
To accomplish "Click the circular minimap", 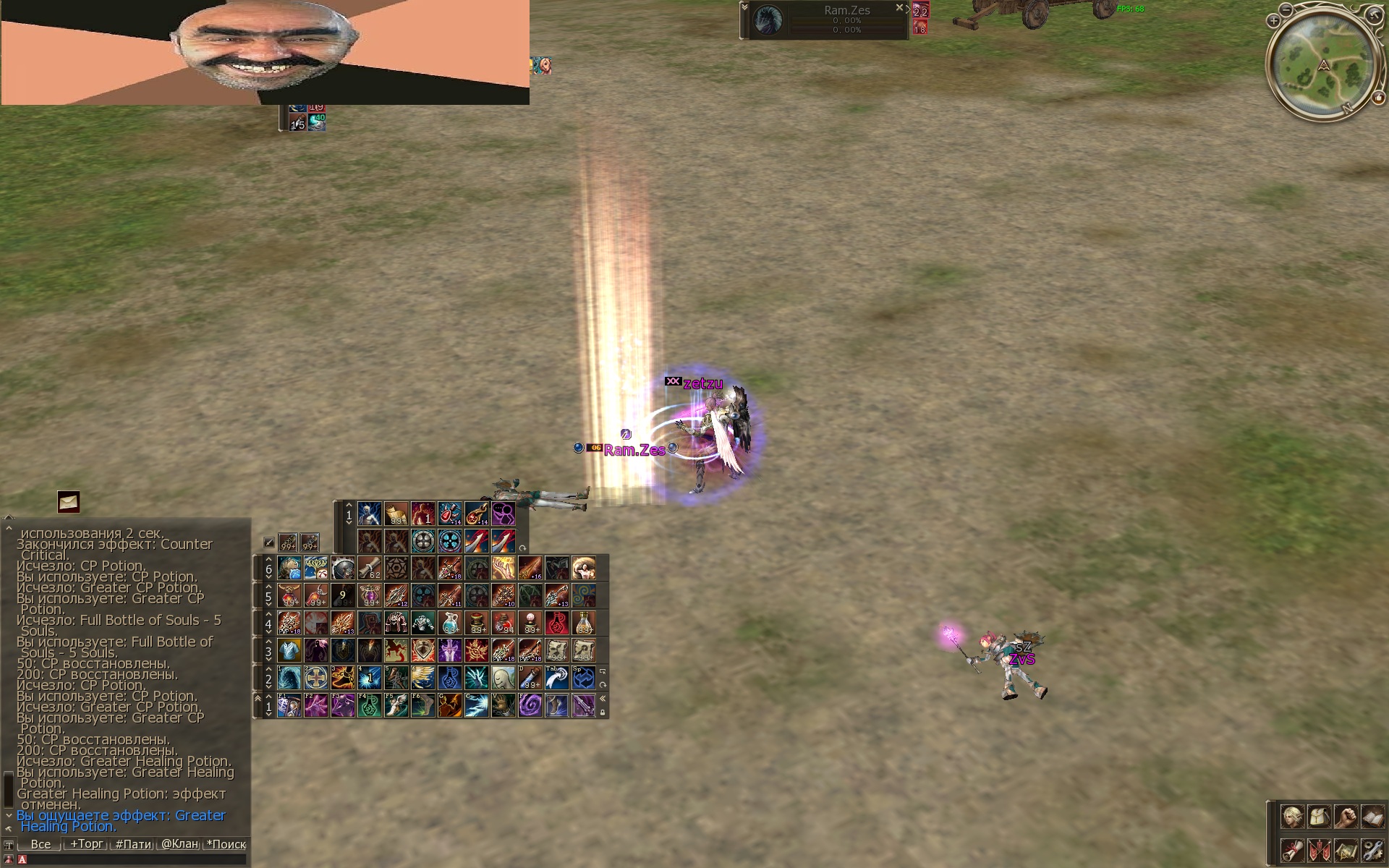I will click(1324, 64).
